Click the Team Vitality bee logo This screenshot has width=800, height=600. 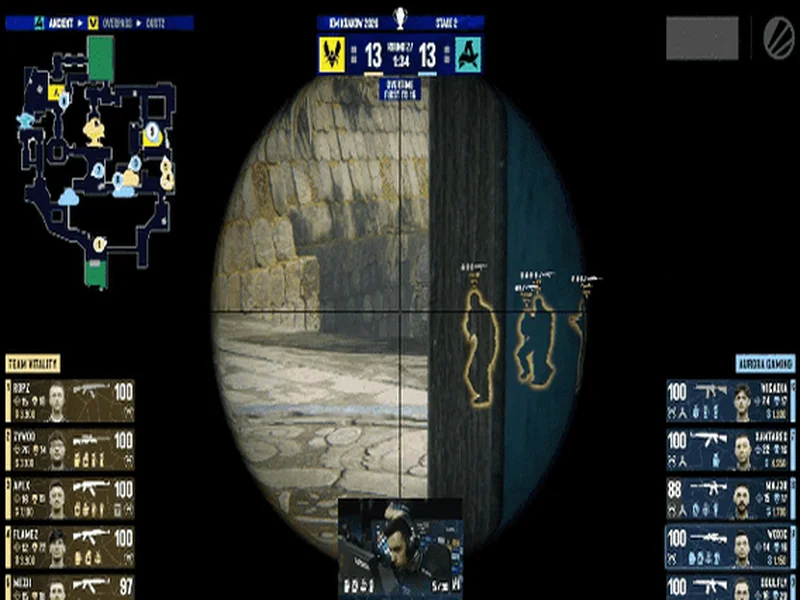pyautogui.click(x=332, y=55)
